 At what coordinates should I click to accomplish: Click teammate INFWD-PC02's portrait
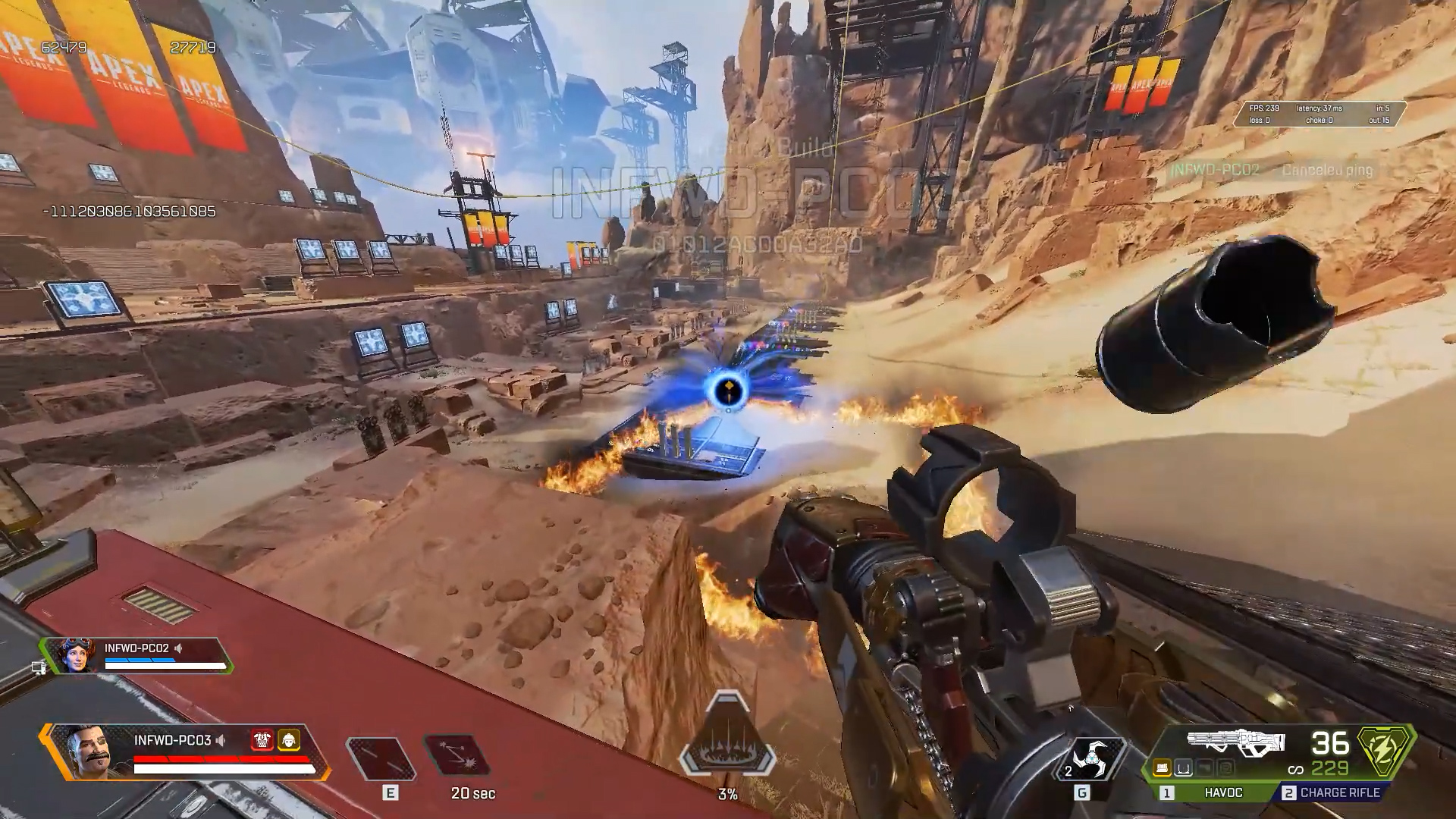(76, 656)
